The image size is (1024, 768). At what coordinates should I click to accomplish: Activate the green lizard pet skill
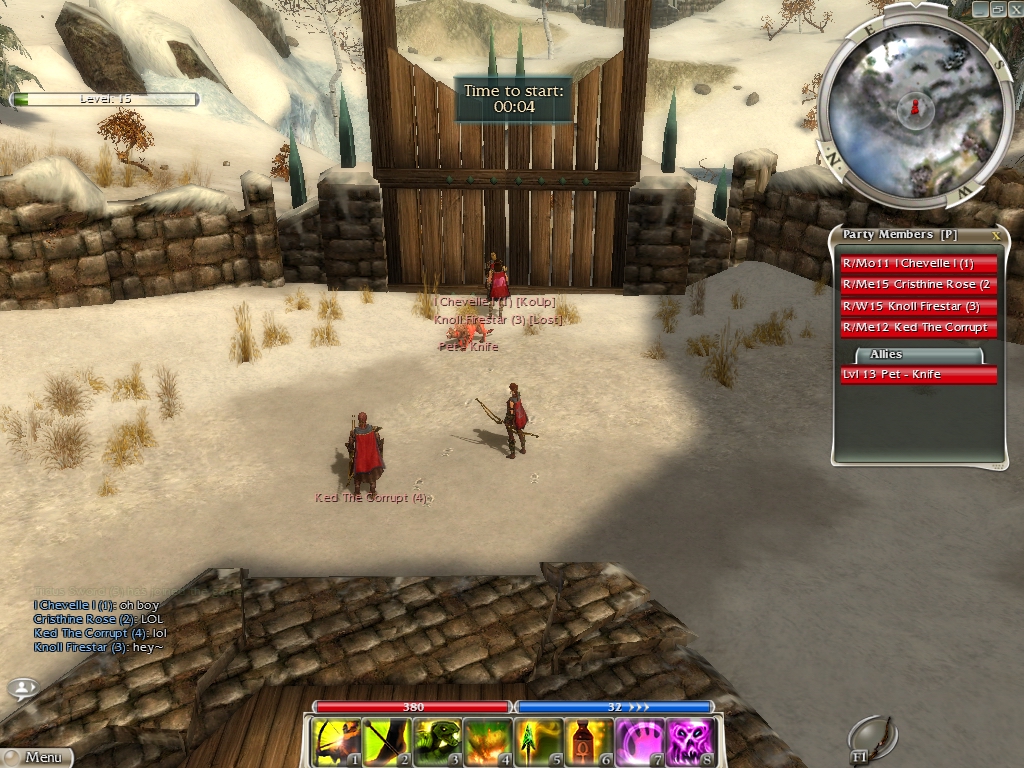click(x=437, y=743)
